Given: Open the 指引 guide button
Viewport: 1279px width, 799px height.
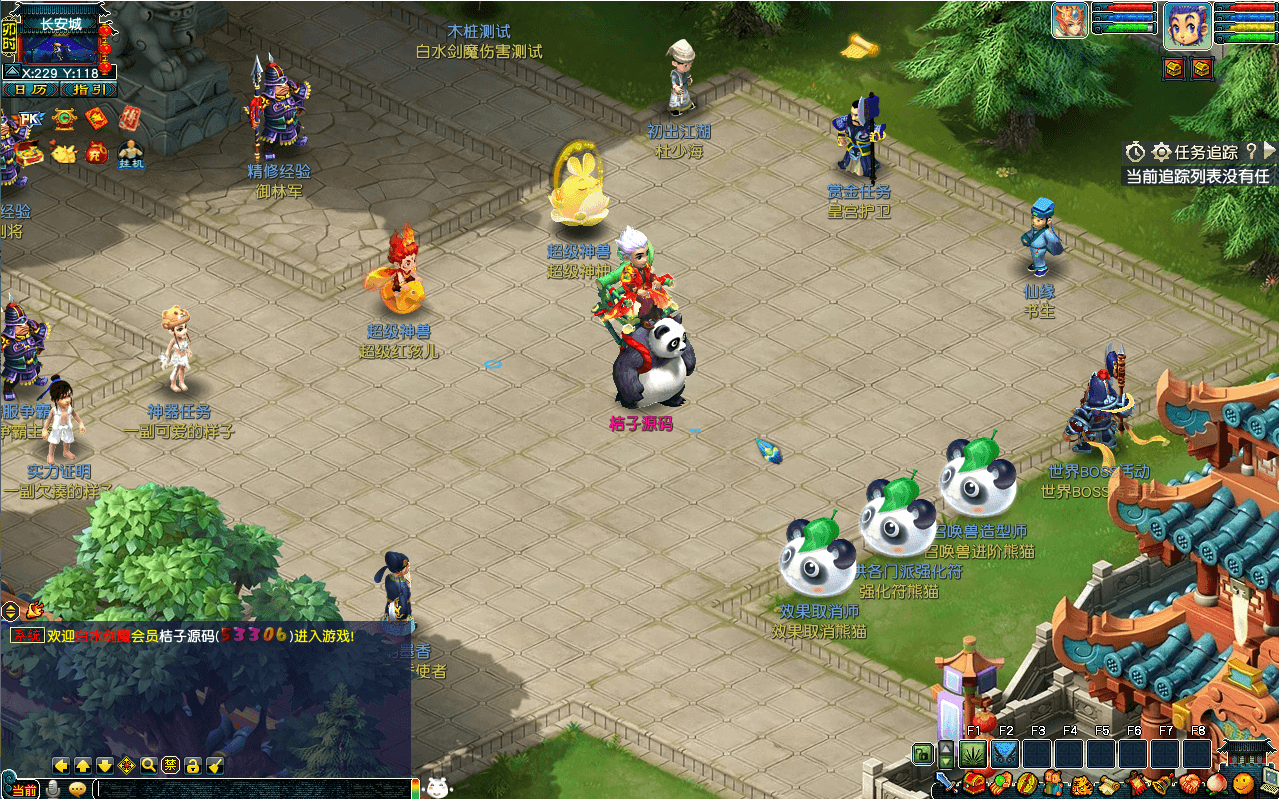Looking at the screenshot, I should 88,89.
